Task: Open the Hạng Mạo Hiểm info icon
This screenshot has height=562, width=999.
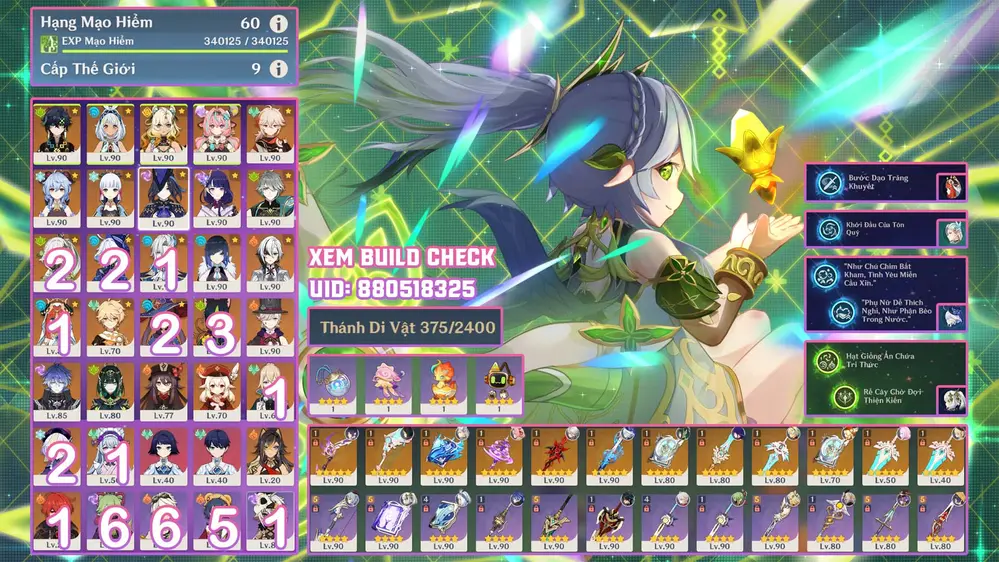Action: [x=279, y=24]
